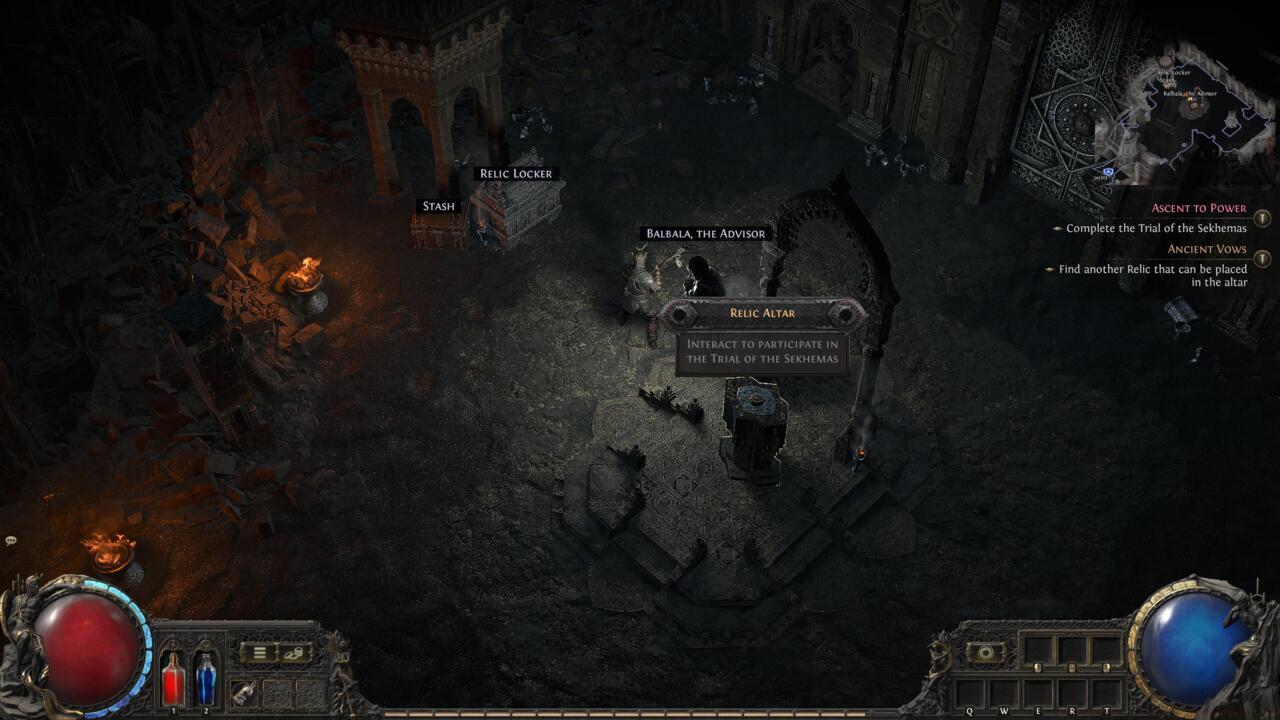Click the arrow beside the Trial of Sekhemas objective
The height and width of the screenshot is (720, 1280).
click(x=1057, y=228)
